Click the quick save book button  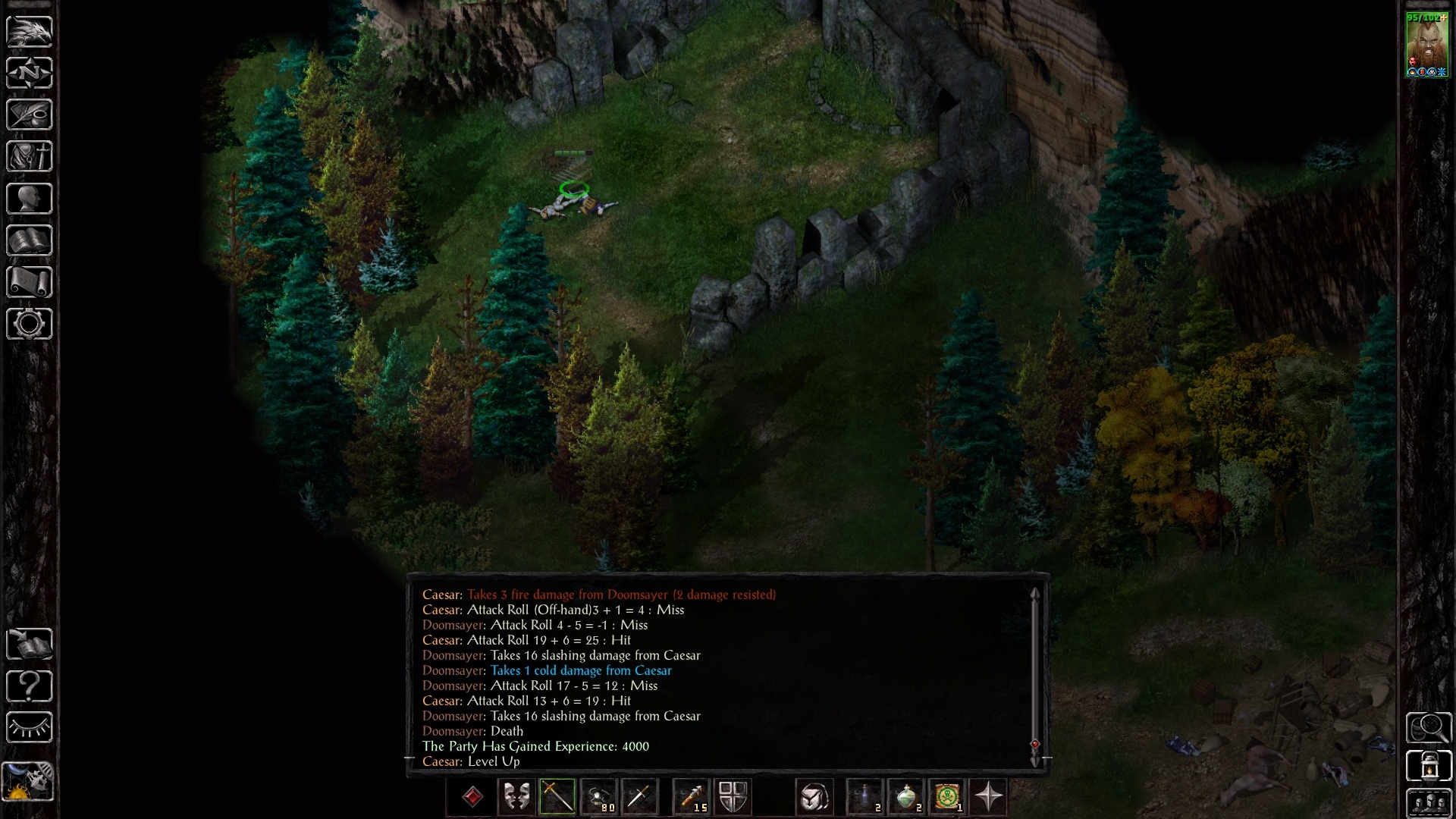point(30,645)
